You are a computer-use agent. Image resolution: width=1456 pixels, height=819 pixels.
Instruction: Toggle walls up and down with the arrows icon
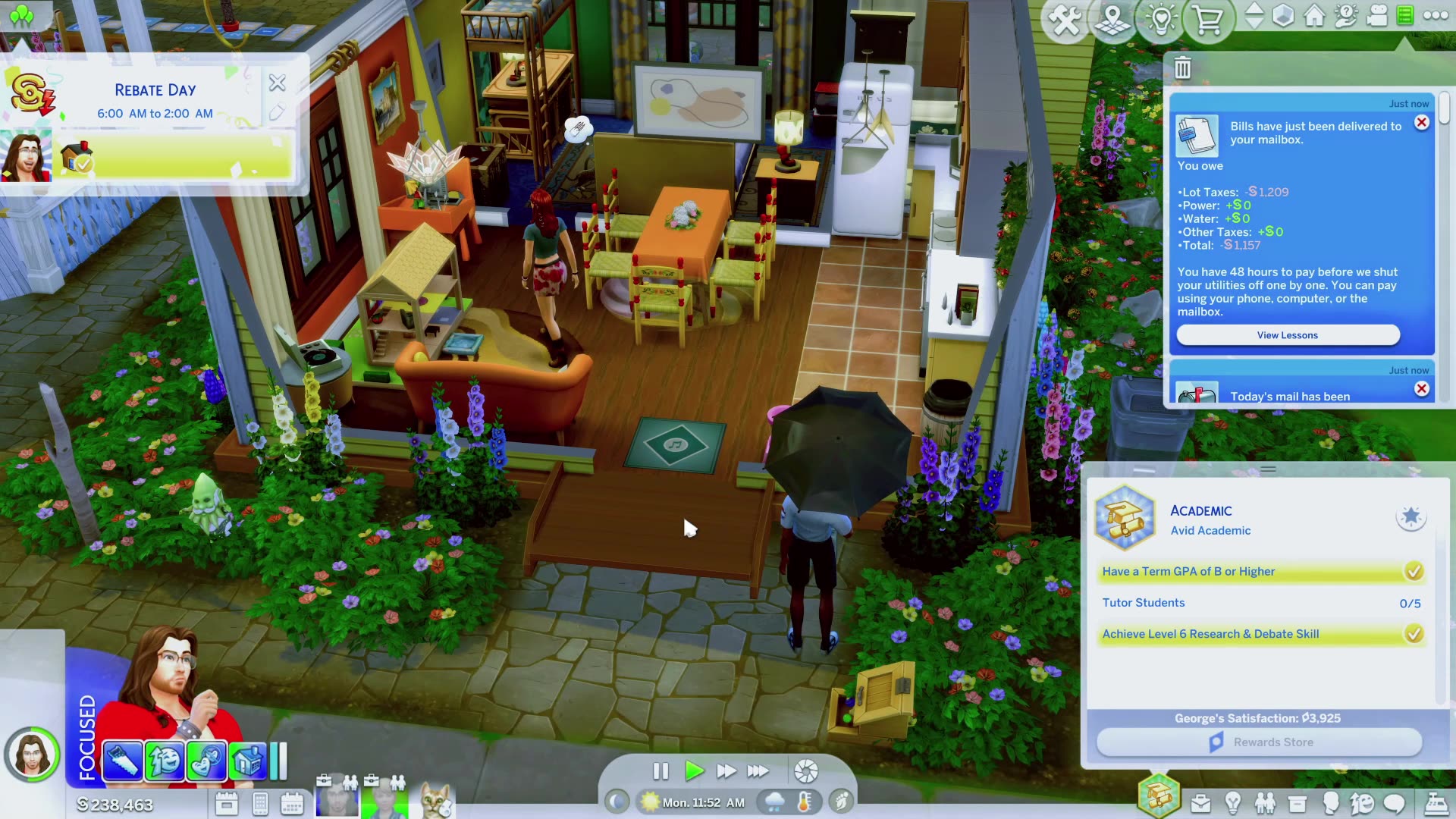click(1256, 17)
